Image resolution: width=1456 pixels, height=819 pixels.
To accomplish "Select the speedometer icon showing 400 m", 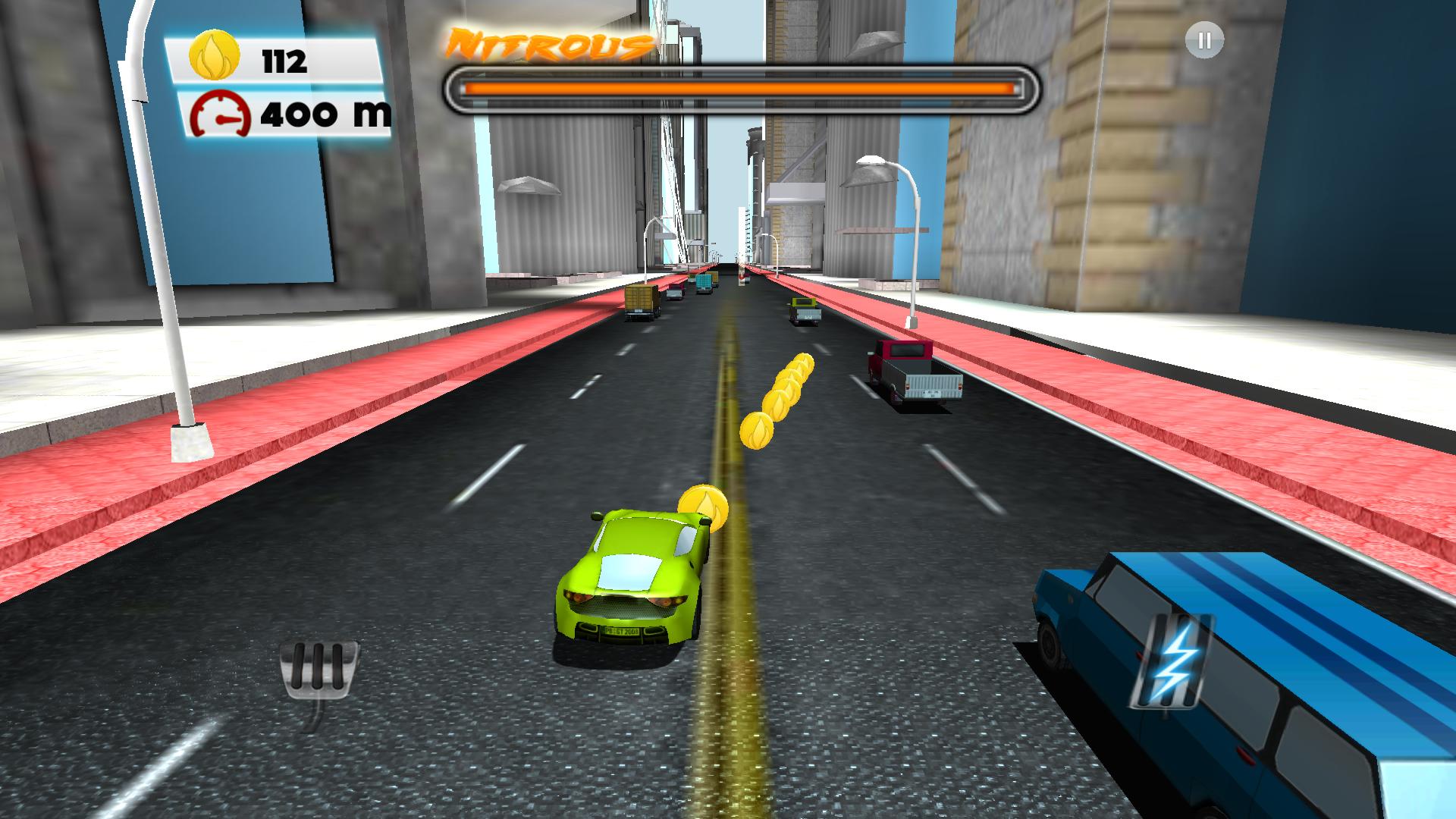I will click(x=220, y=114).
